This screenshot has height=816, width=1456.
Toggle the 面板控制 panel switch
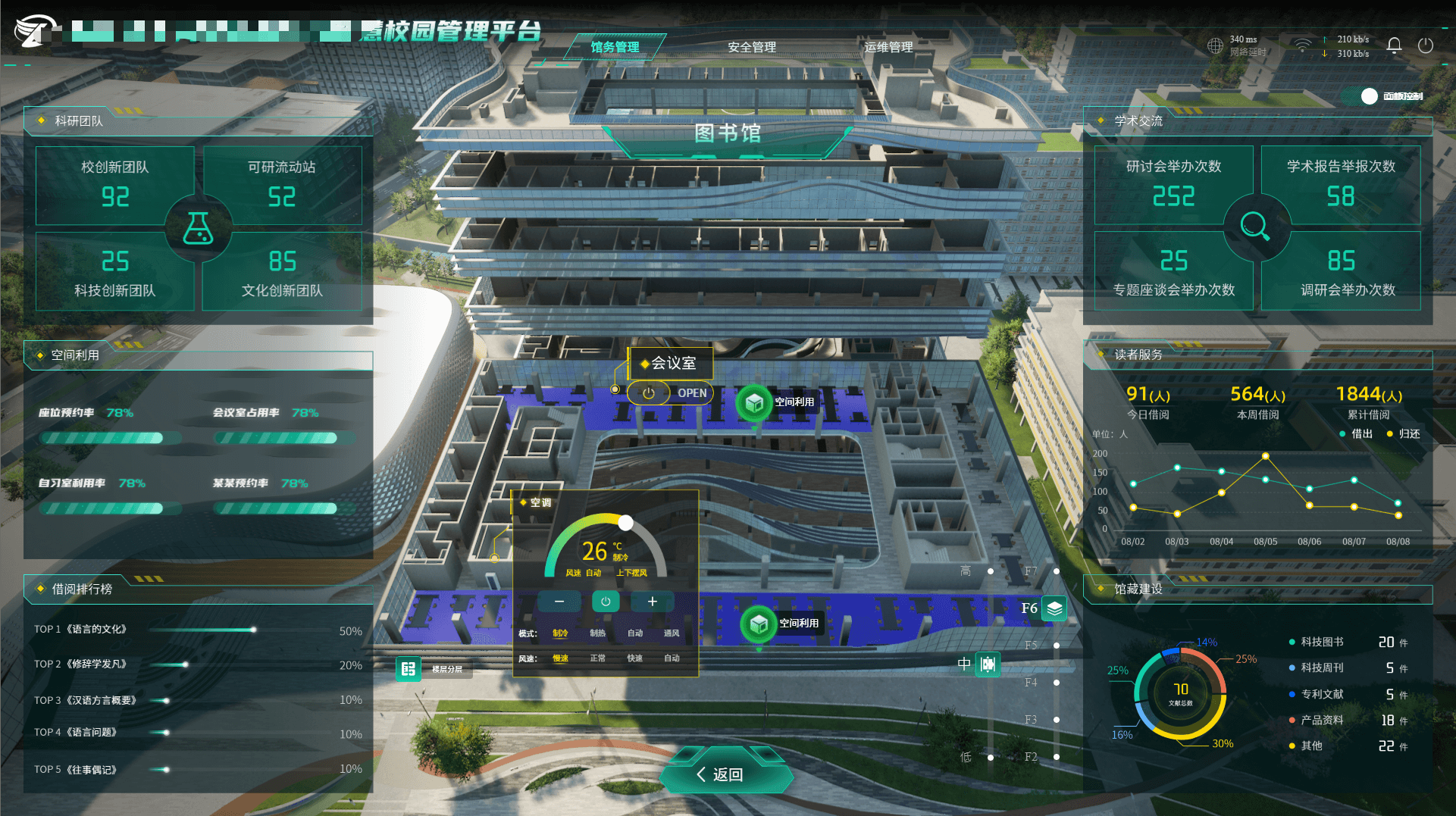1368,96
